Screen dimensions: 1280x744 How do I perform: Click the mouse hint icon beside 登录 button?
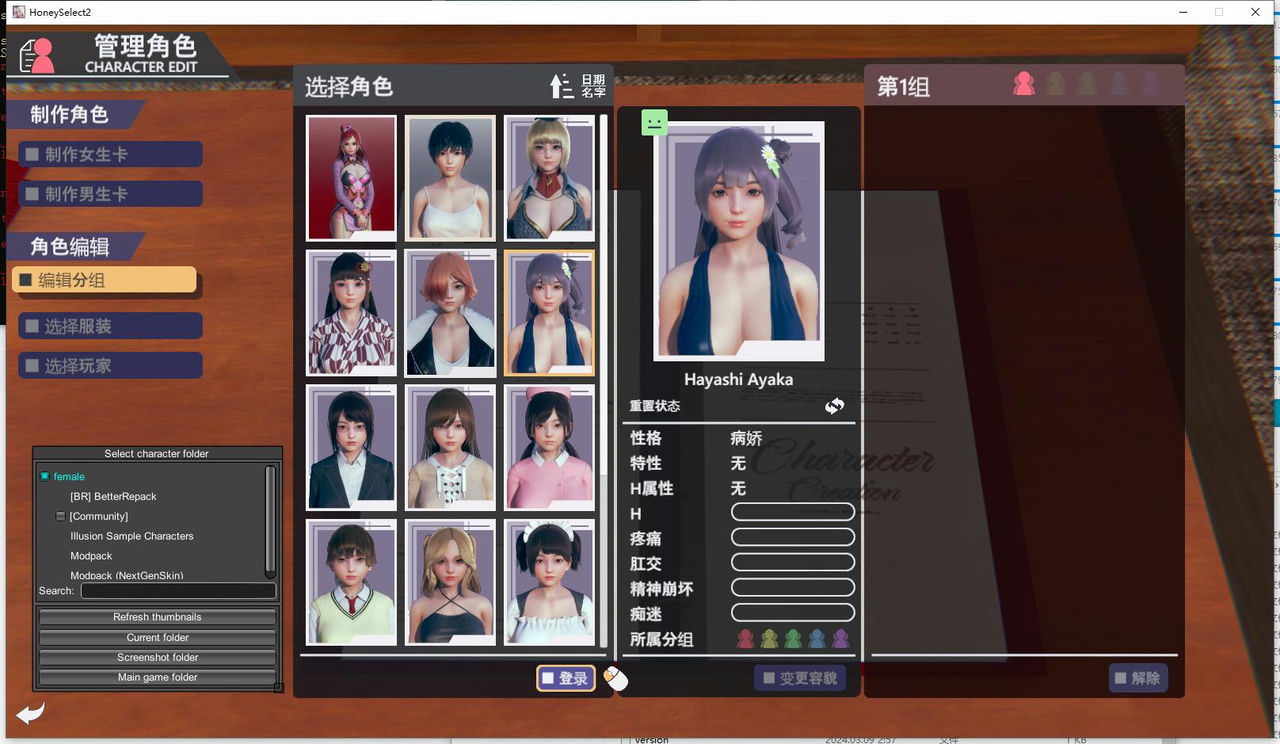pyautogui.click(x=615, y=678)
